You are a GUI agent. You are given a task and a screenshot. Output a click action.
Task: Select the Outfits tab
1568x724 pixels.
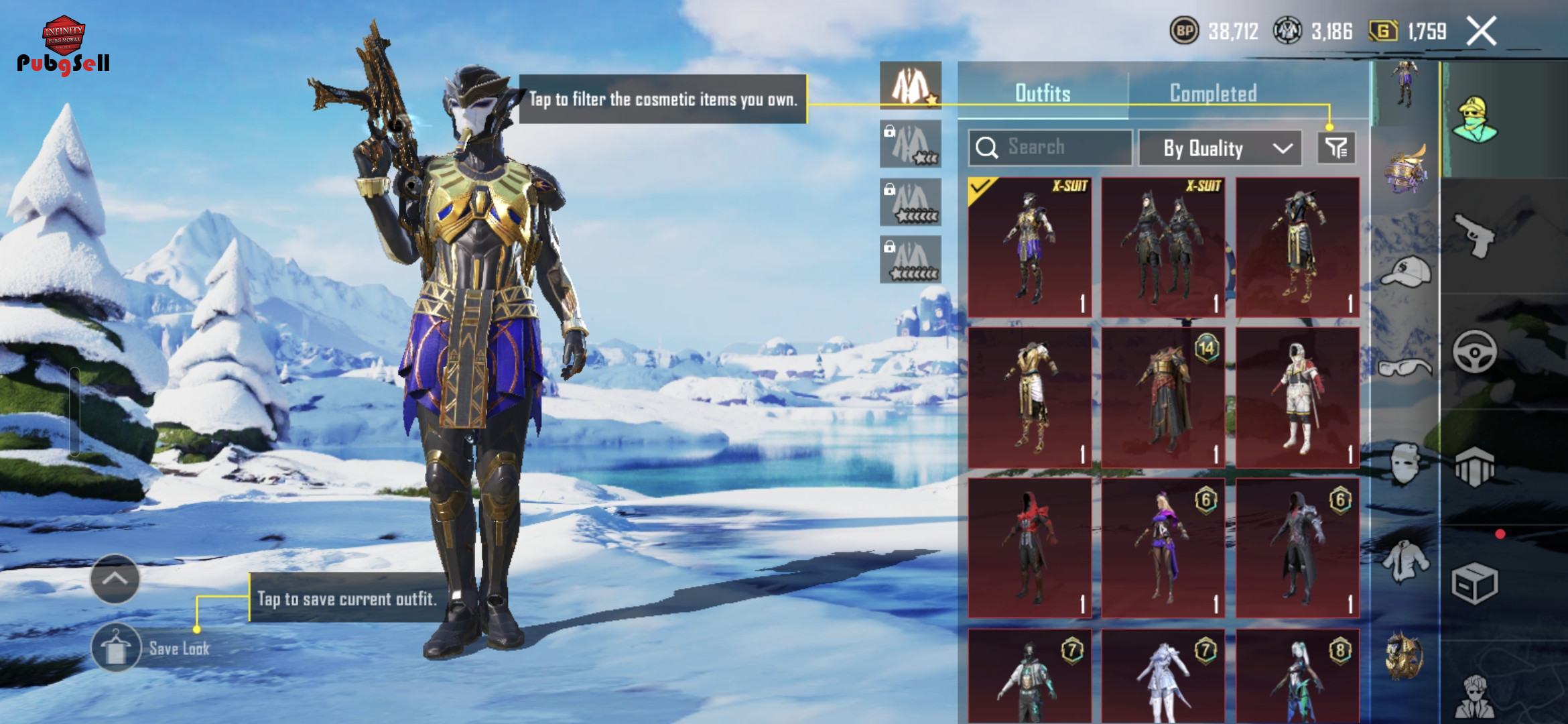(x=1043, y=93)
